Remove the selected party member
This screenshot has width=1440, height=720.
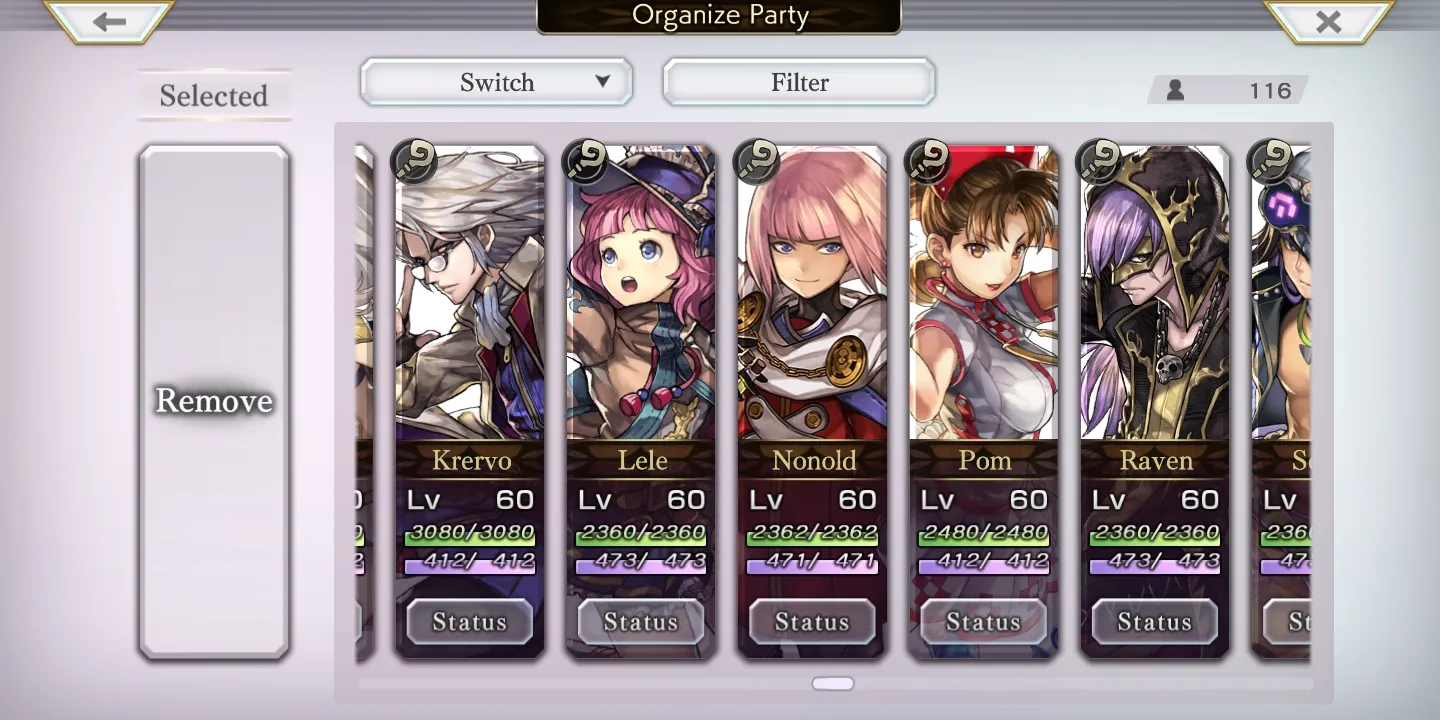214,401
